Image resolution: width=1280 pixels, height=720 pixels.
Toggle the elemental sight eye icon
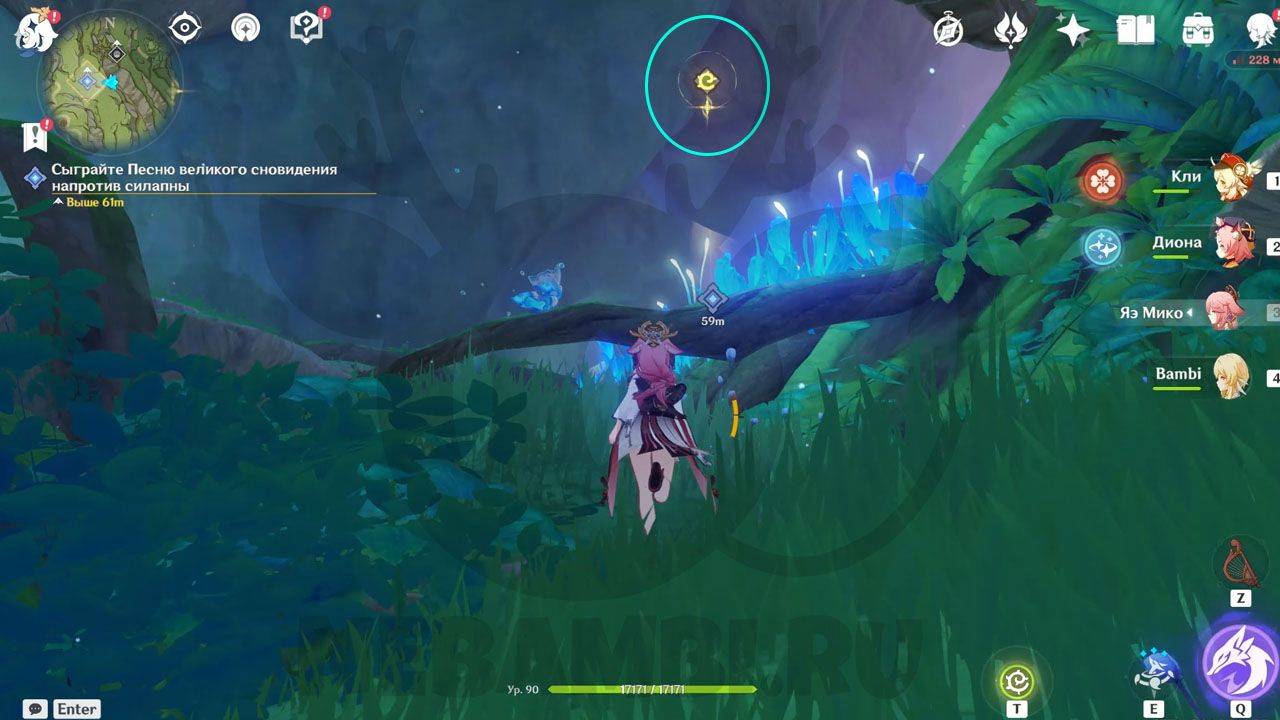[185, 28]
